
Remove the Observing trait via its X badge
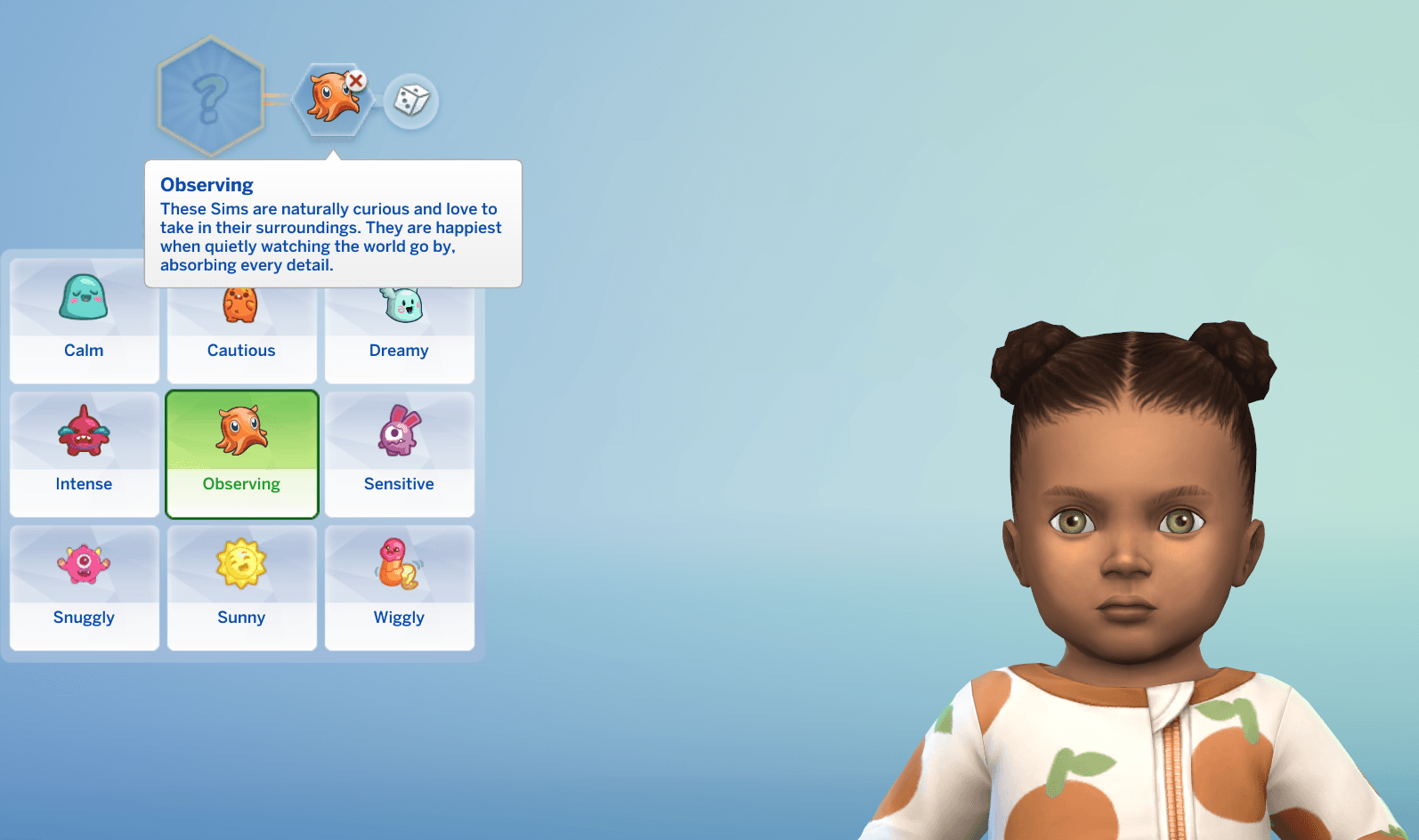[x=355, y=79]
